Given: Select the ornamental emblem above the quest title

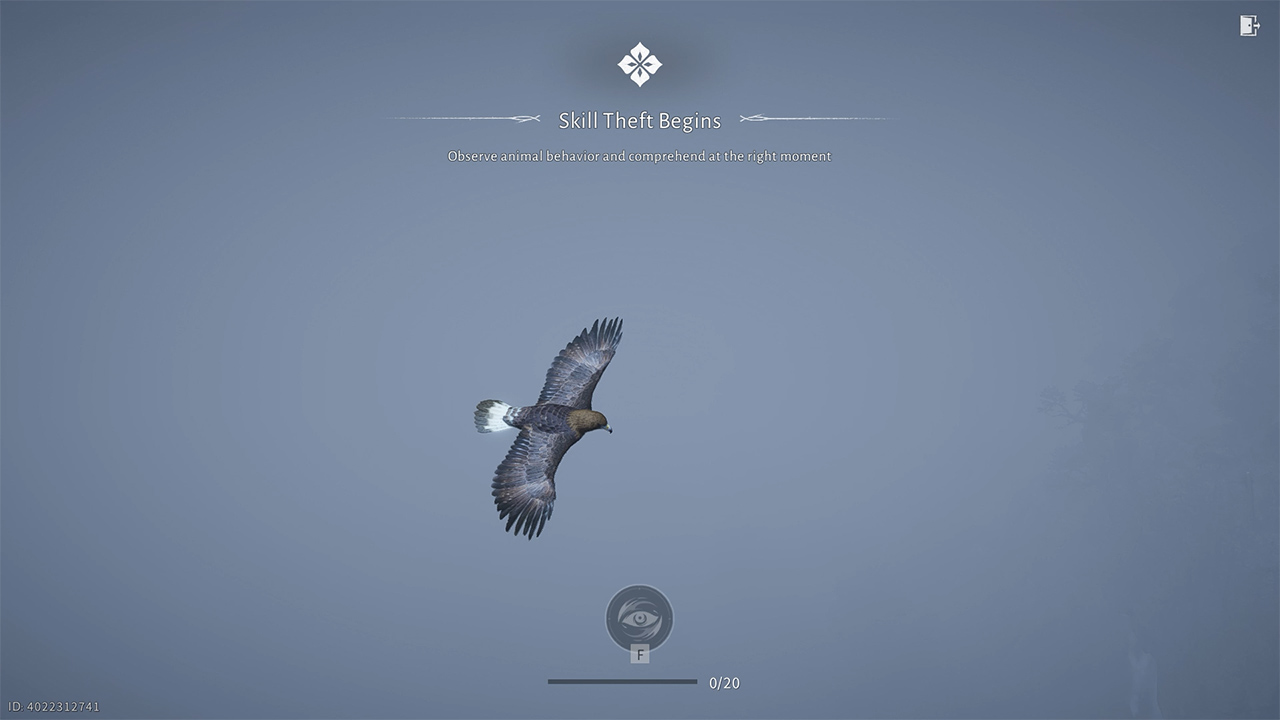Looking at the screenshot, I should pos(640,63).
